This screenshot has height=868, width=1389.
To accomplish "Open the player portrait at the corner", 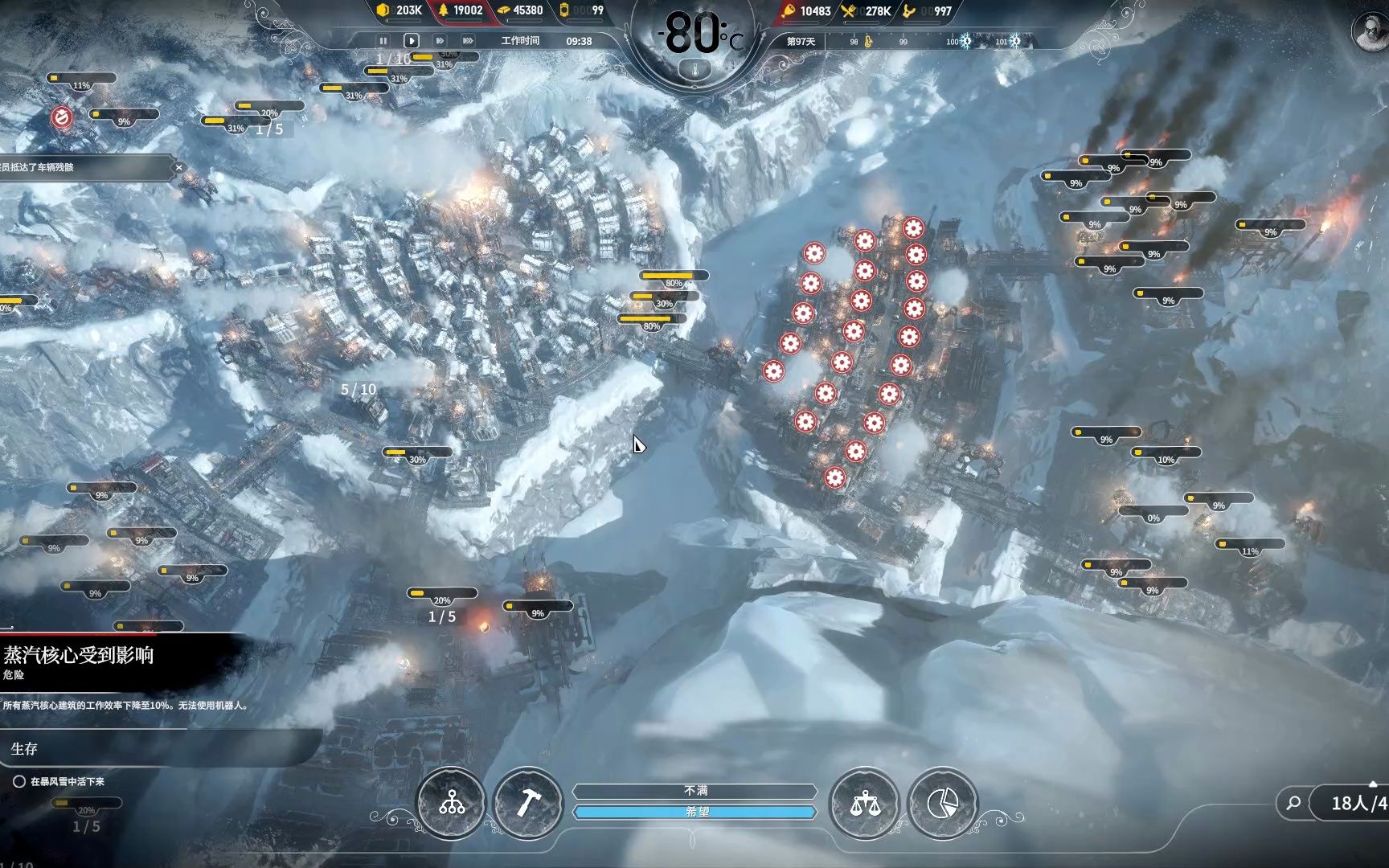I will 1369,32.
